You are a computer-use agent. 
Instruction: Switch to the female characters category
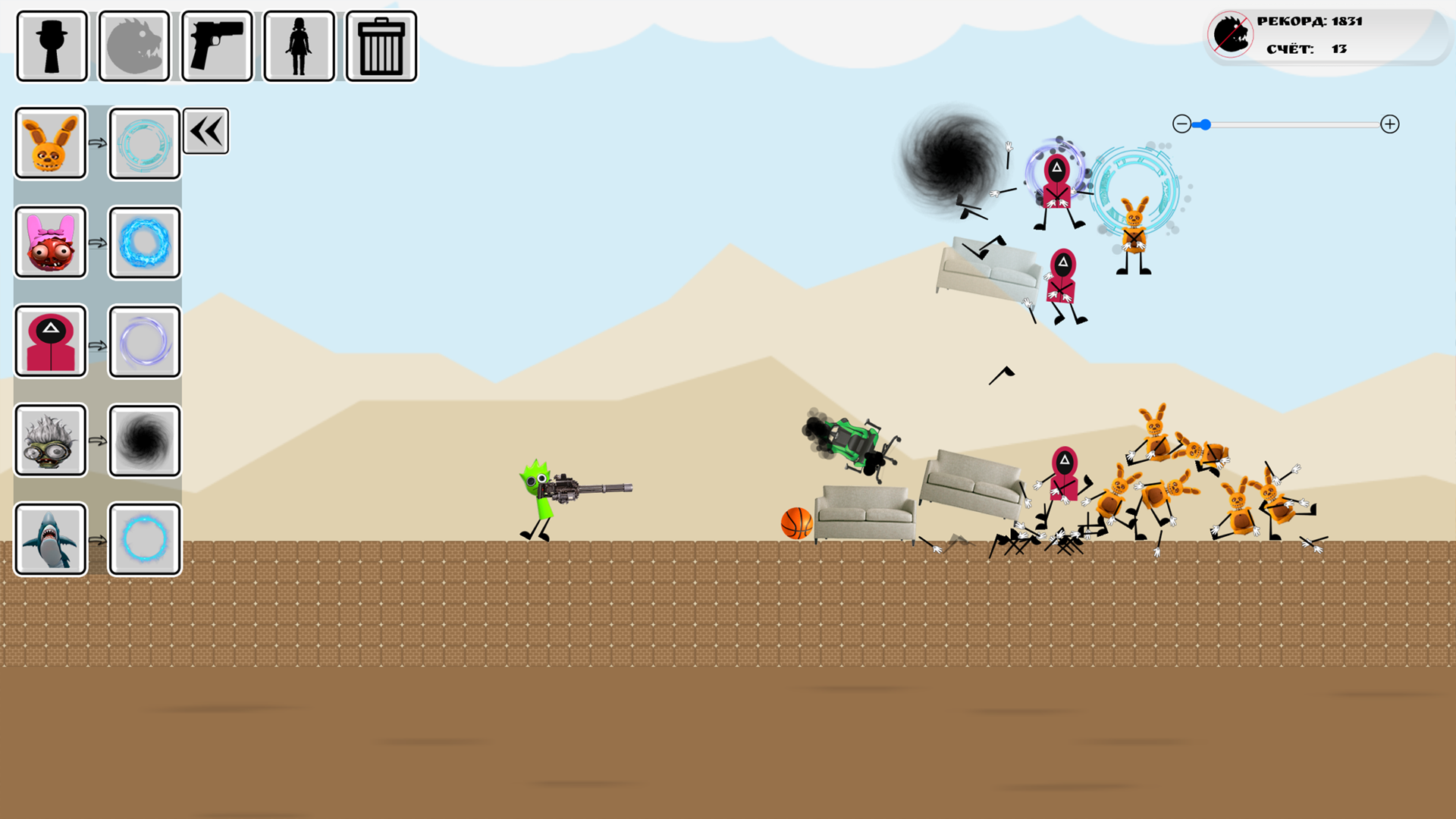(x=299, y=45)
